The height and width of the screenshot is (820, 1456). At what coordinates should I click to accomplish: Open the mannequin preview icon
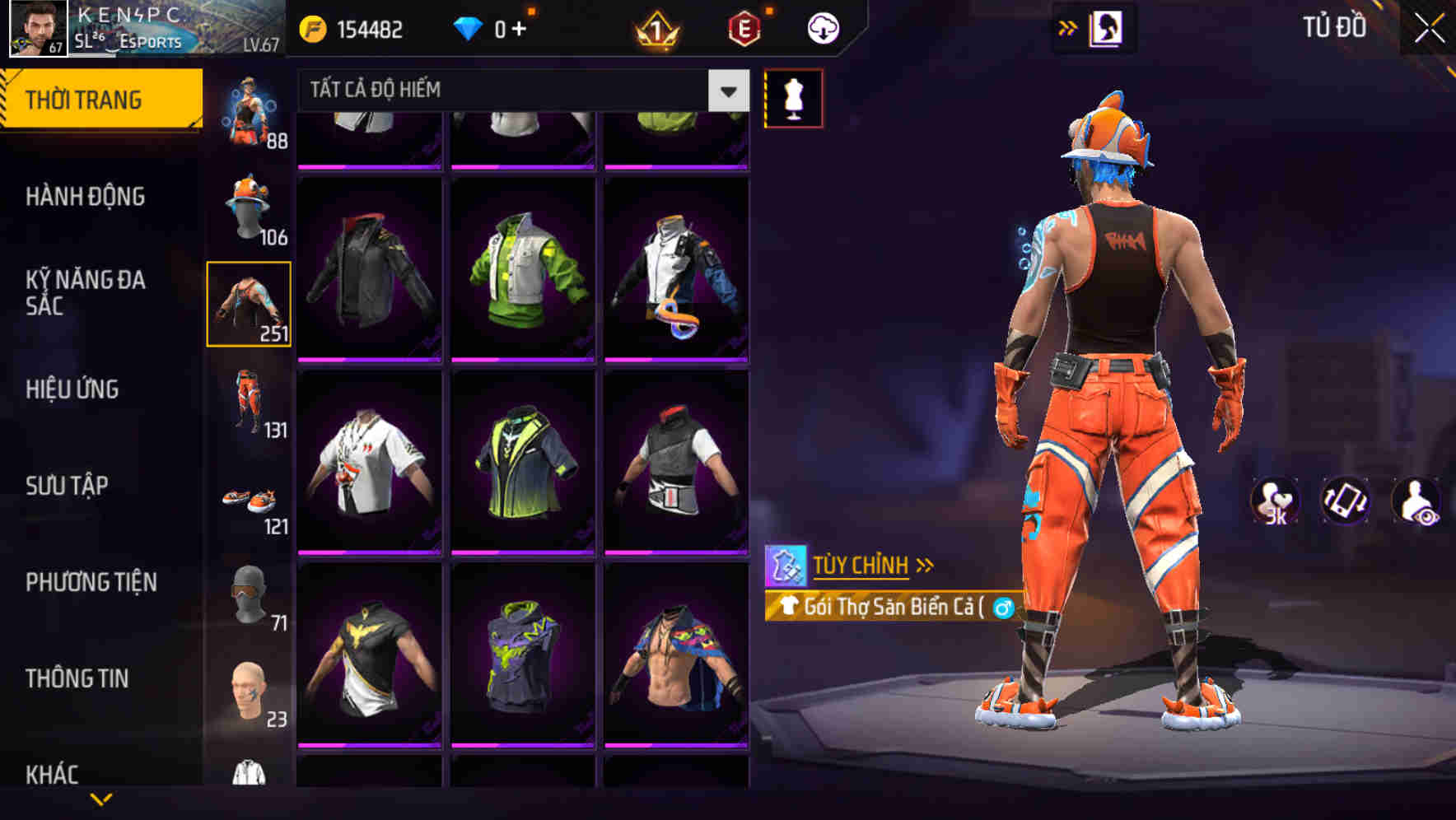tap(792, 96)
